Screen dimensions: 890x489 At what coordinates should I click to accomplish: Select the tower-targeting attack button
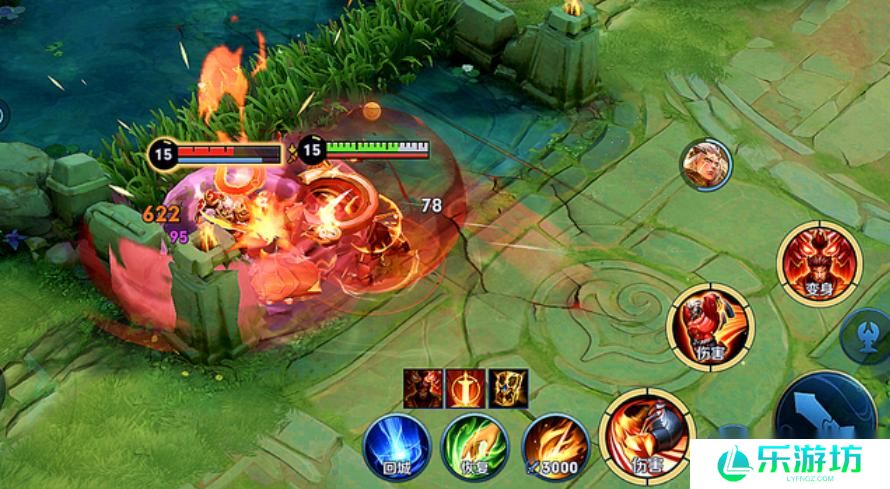[x=866, y=335]
